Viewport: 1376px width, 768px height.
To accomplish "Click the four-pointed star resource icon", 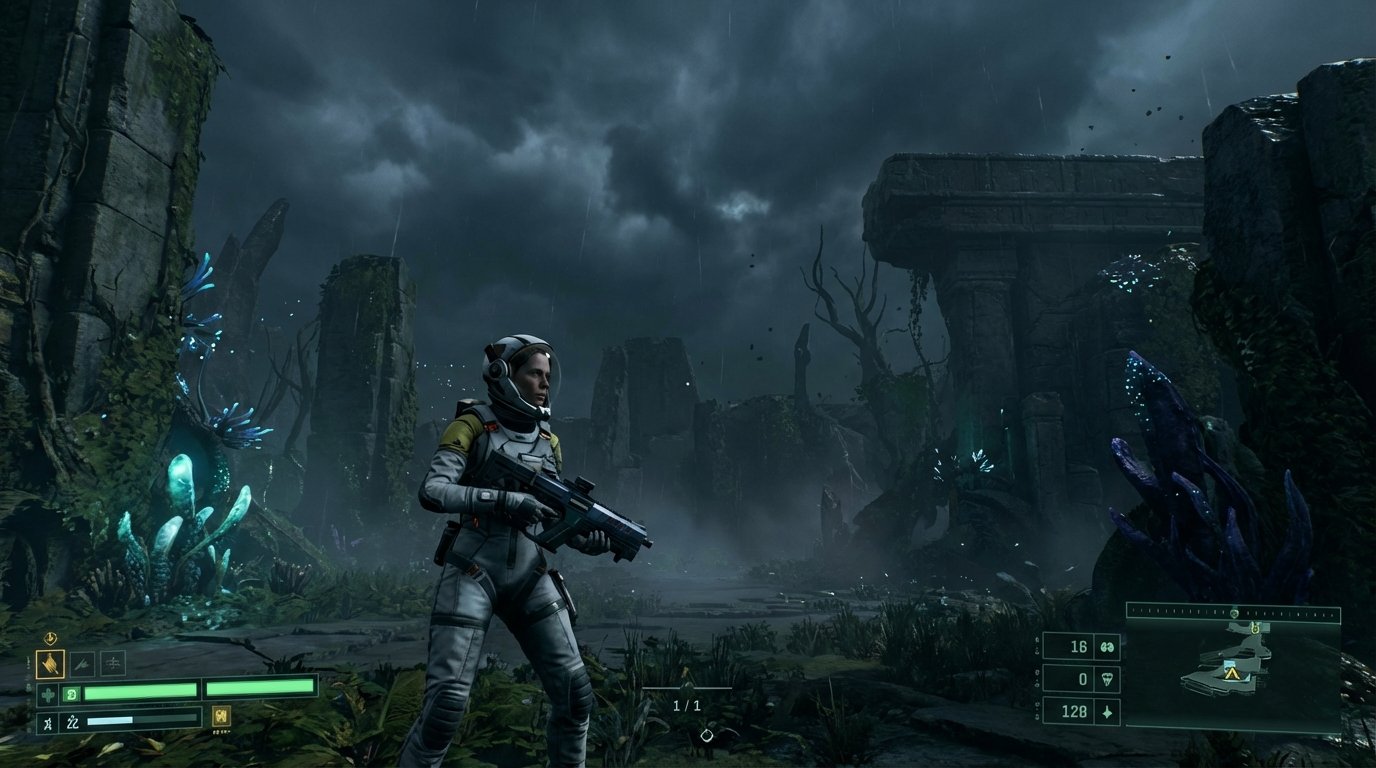I will [1106, 712].
